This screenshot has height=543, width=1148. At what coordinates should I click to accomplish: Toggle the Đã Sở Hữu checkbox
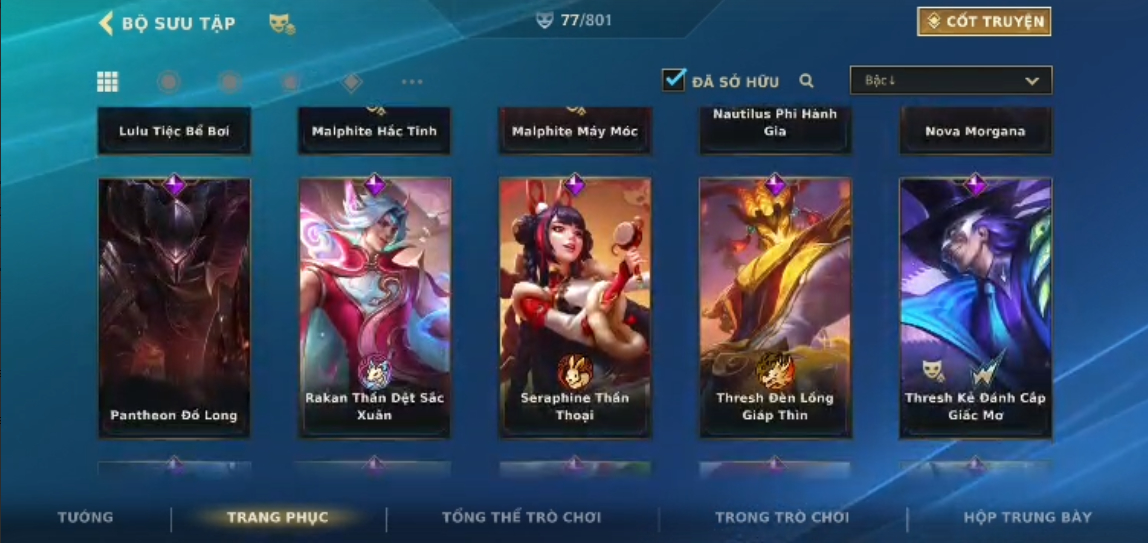pyautogui.click(x=674, y=80)
